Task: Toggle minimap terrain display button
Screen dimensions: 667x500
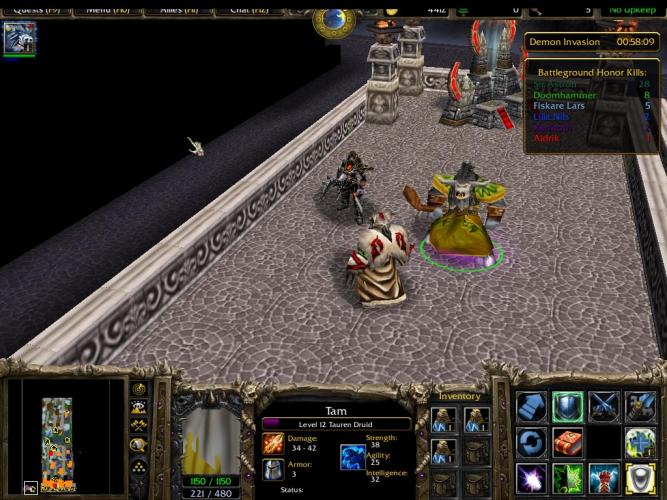Action: (139, 407)
